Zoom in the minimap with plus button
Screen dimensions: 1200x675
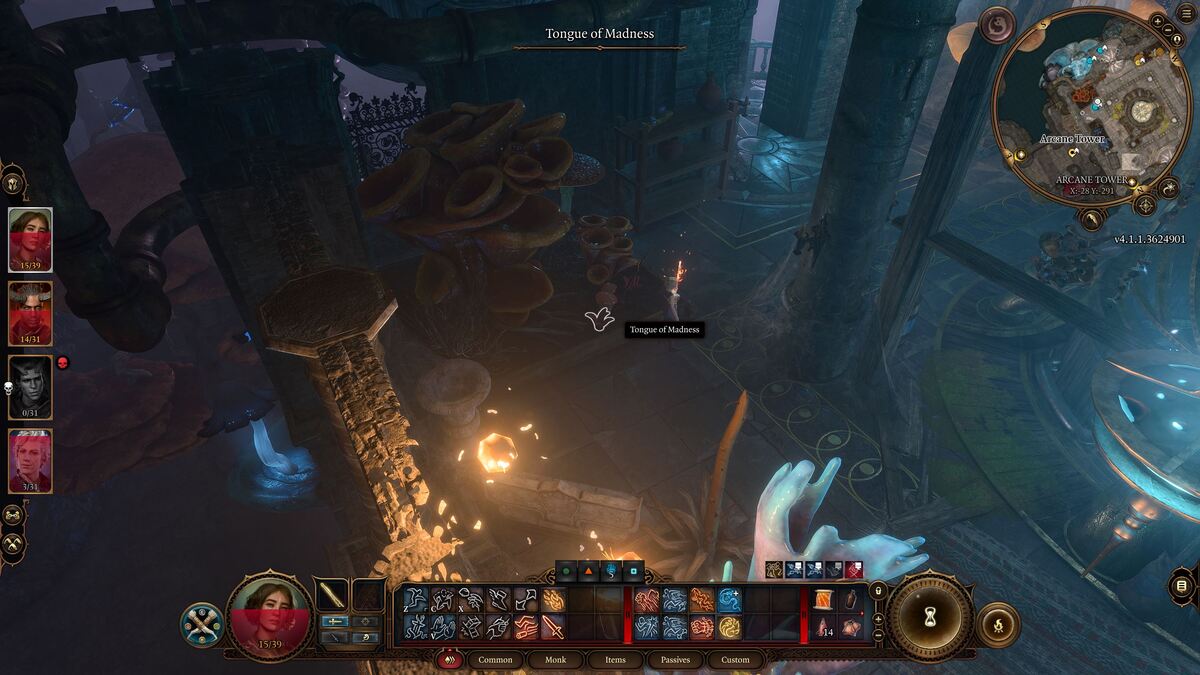1158,21
